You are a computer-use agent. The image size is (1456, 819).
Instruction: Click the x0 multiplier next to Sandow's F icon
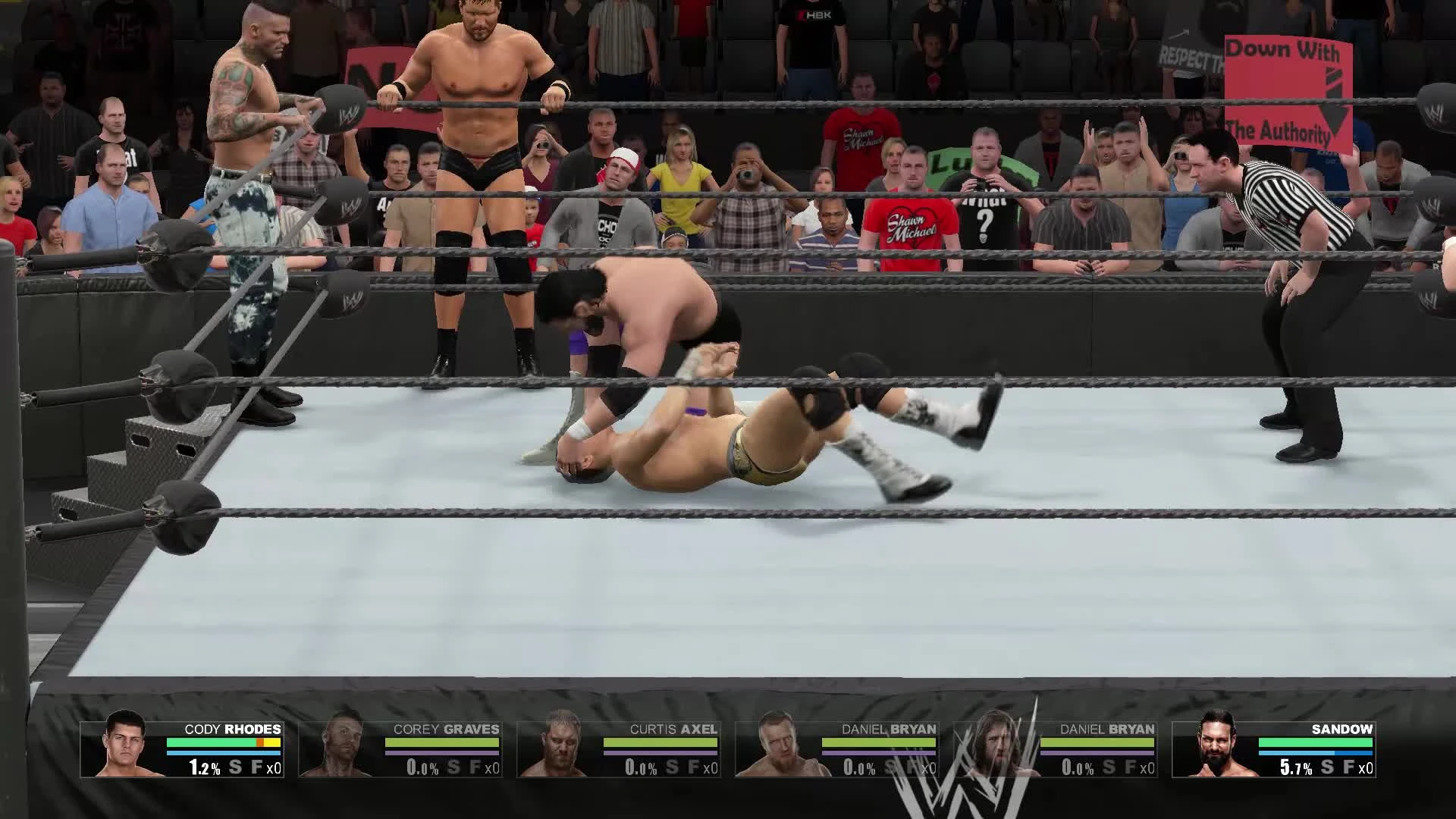point(1365,767)
